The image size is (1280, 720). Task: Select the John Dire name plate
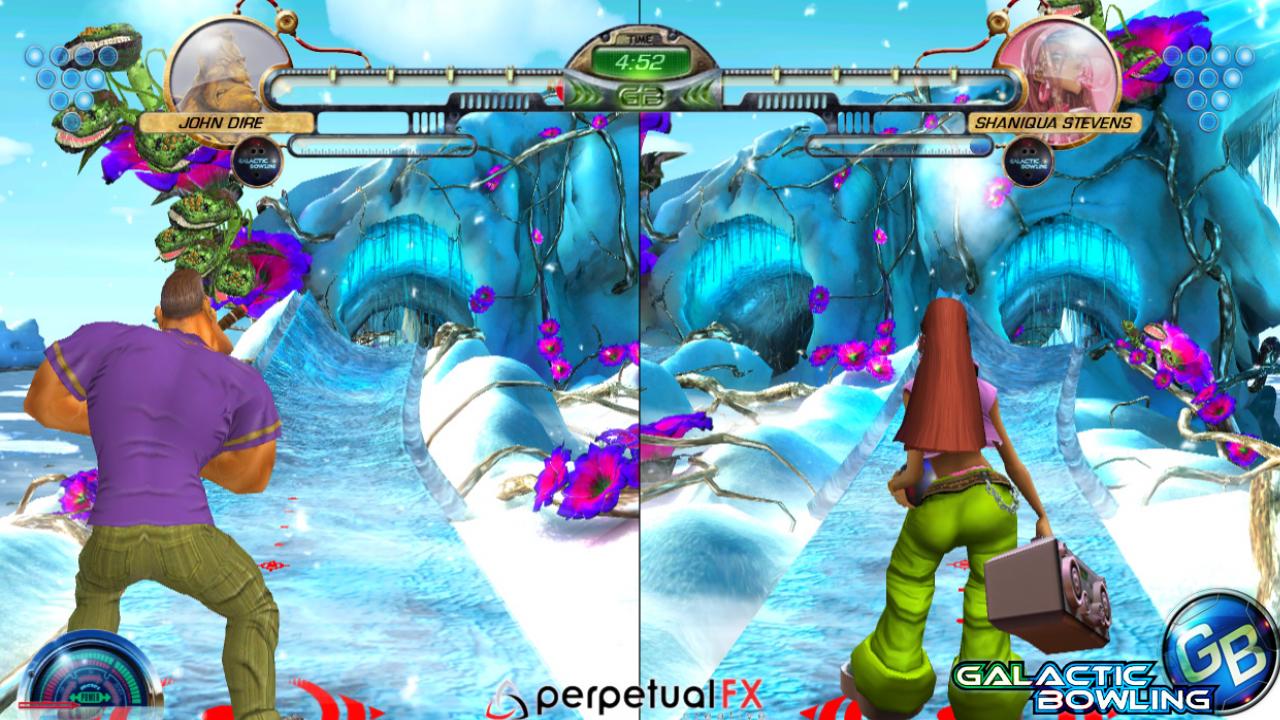[222, 124]
